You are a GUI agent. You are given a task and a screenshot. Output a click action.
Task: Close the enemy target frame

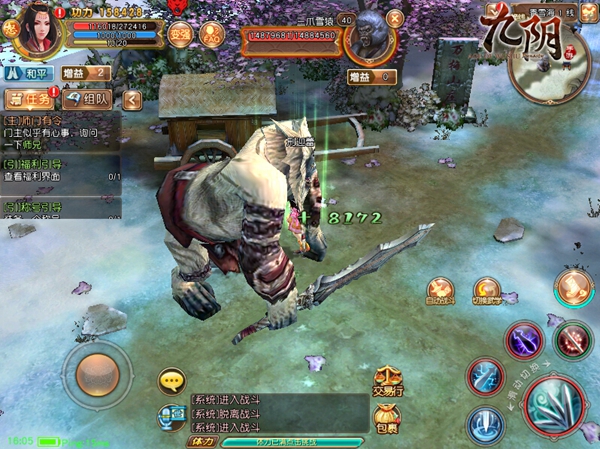[x=394, y=17]
